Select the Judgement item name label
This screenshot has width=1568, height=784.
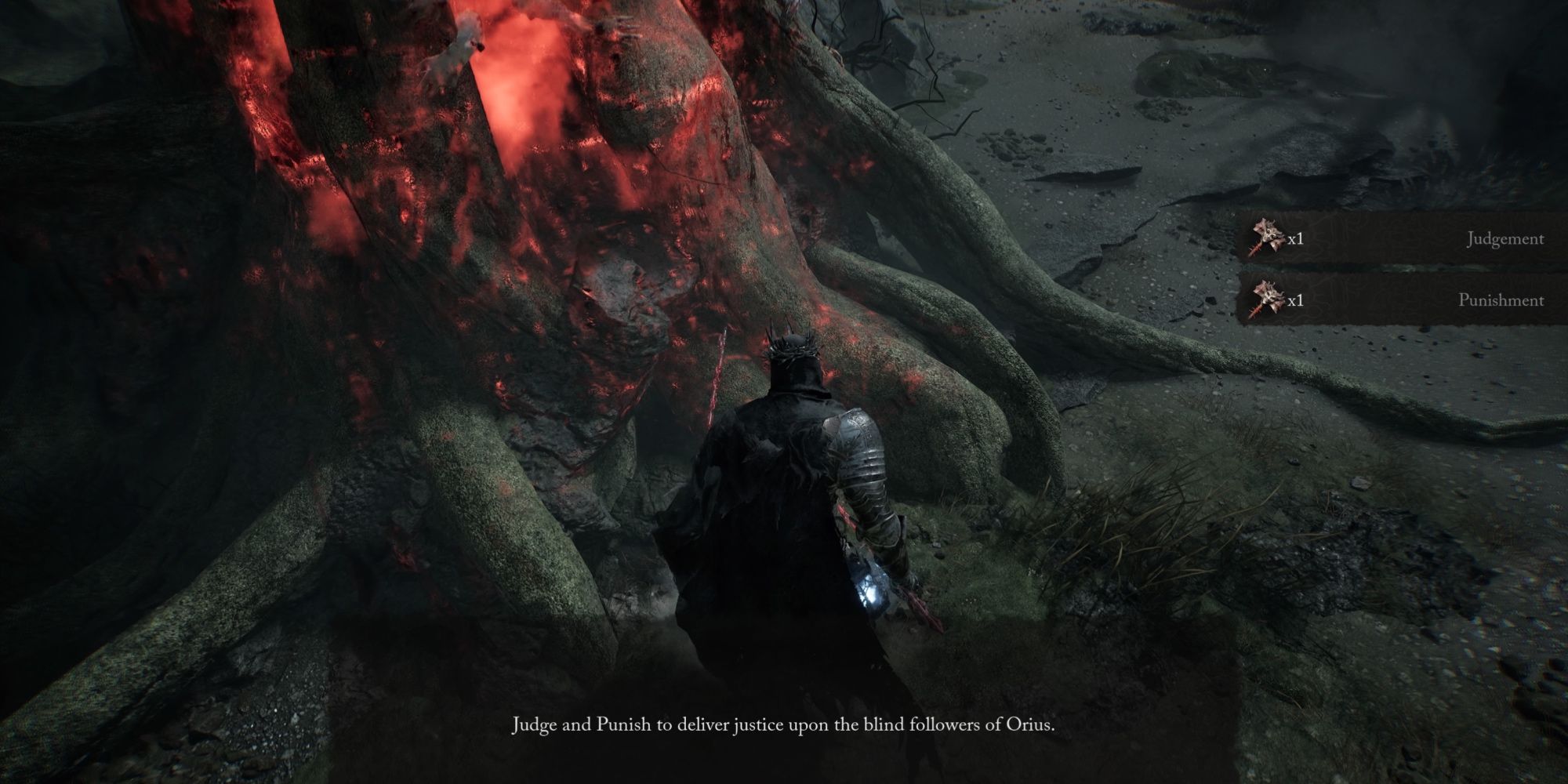click(x=1505, y=239)
